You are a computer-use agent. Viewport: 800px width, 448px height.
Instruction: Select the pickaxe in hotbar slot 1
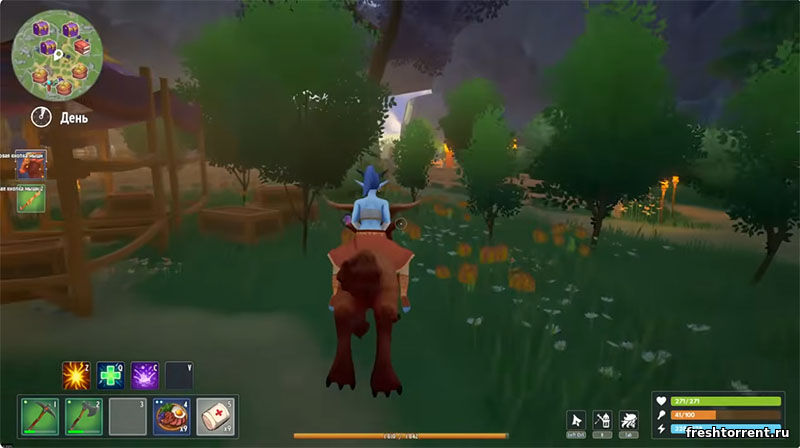click(x=39, y=415)
